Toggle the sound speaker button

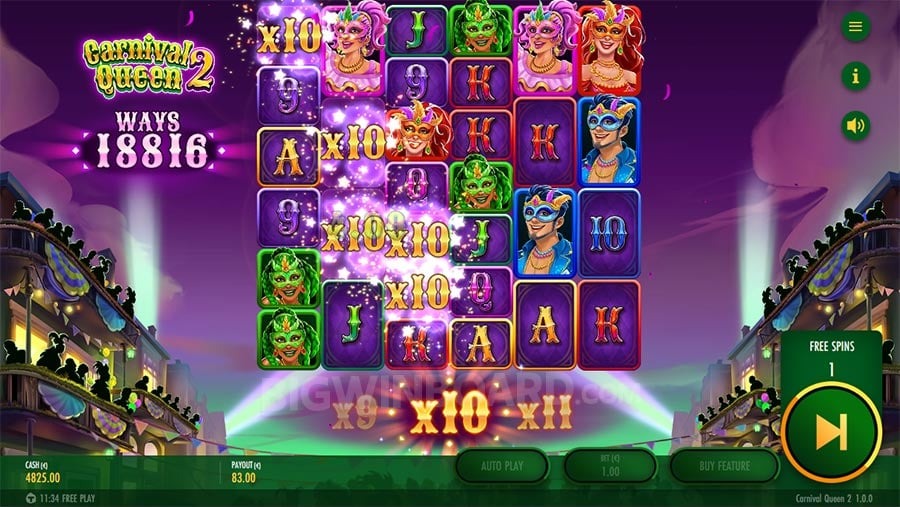point(855,126)
